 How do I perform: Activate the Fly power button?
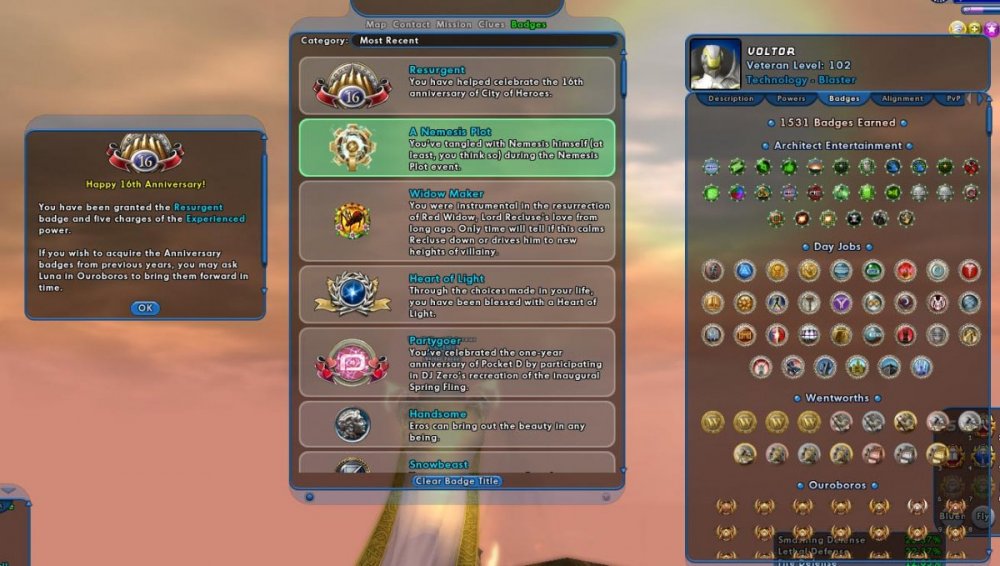982,516
